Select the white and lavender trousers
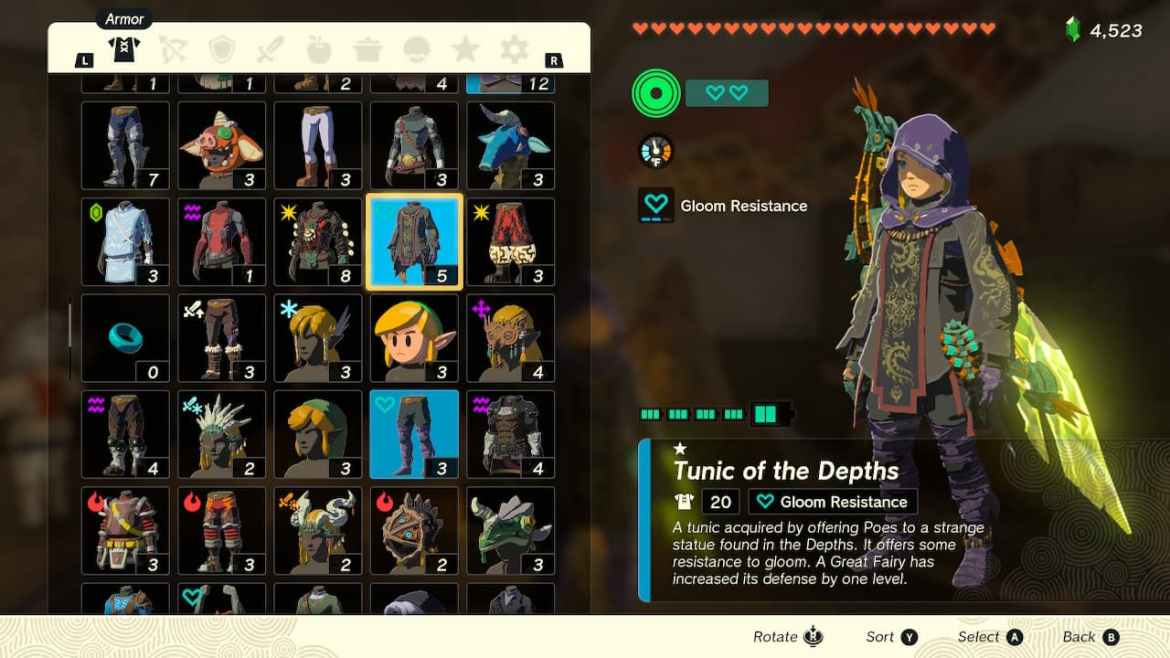This screenshot has width=1170, height=658. point(318,146)
